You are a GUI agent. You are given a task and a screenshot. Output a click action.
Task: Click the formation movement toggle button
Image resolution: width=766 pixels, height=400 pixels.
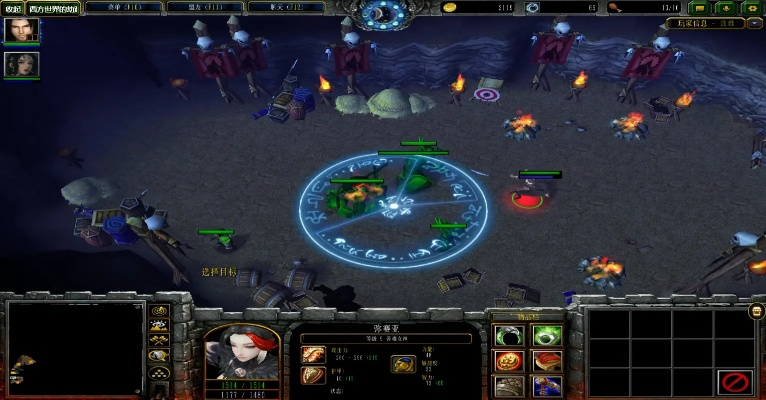coord(159,374)
